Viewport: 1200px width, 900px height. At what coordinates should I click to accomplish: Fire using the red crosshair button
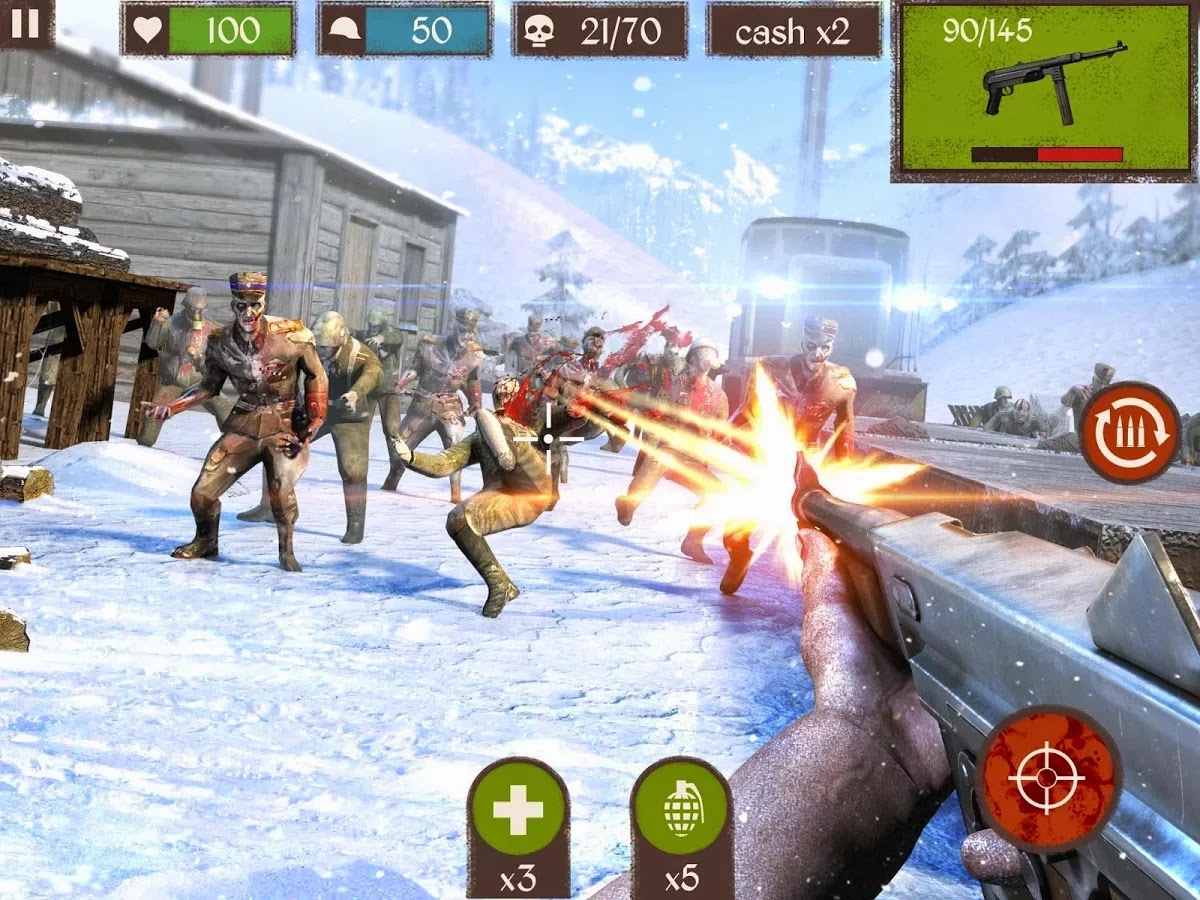1047,778
